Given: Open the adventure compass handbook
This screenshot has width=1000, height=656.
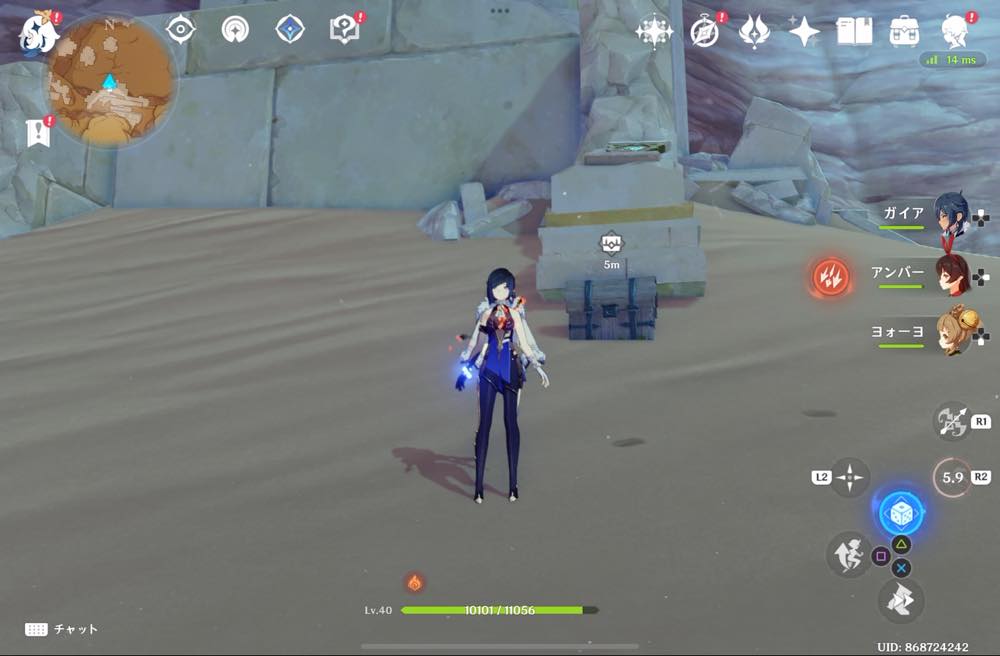Looking at the screenshot, I should click(x=708, y=32).
